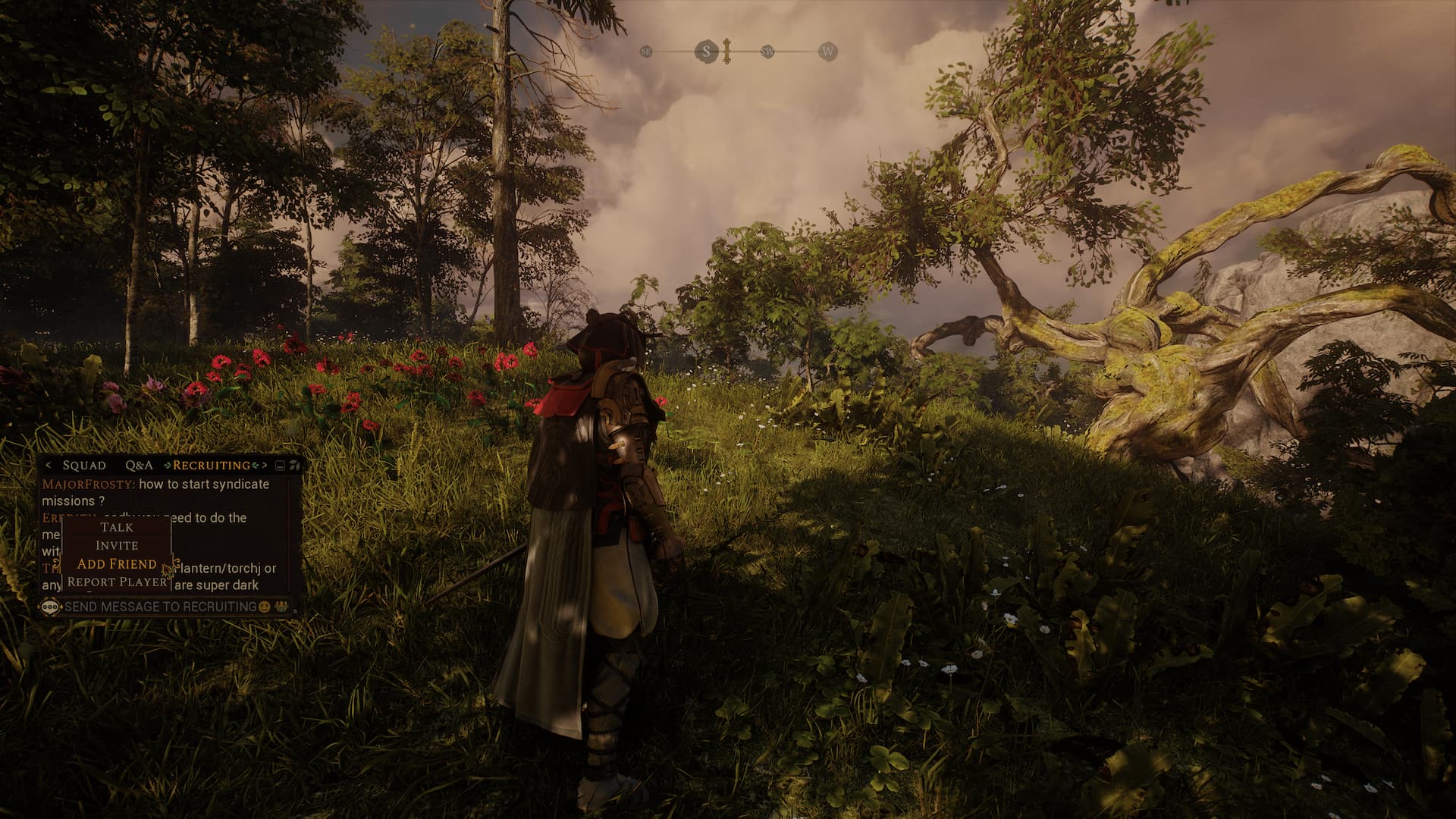Open the chat bubble channel selector
This screenshot has height=819, width=1456.
[x=50, y=607]
